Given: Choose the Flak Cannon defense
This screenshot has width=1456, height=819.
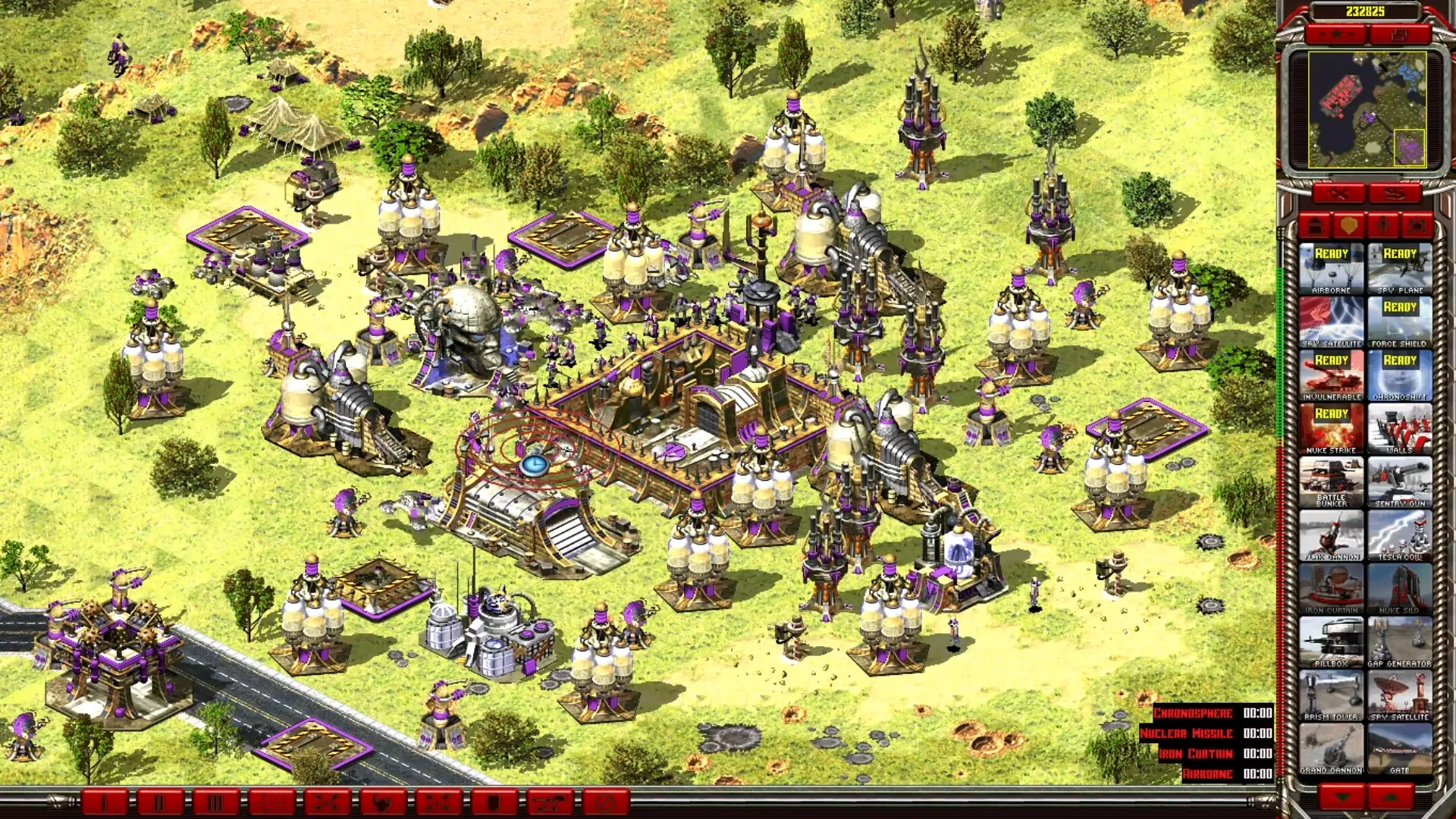Looking at the screenshot, I should click(1331, 535).
